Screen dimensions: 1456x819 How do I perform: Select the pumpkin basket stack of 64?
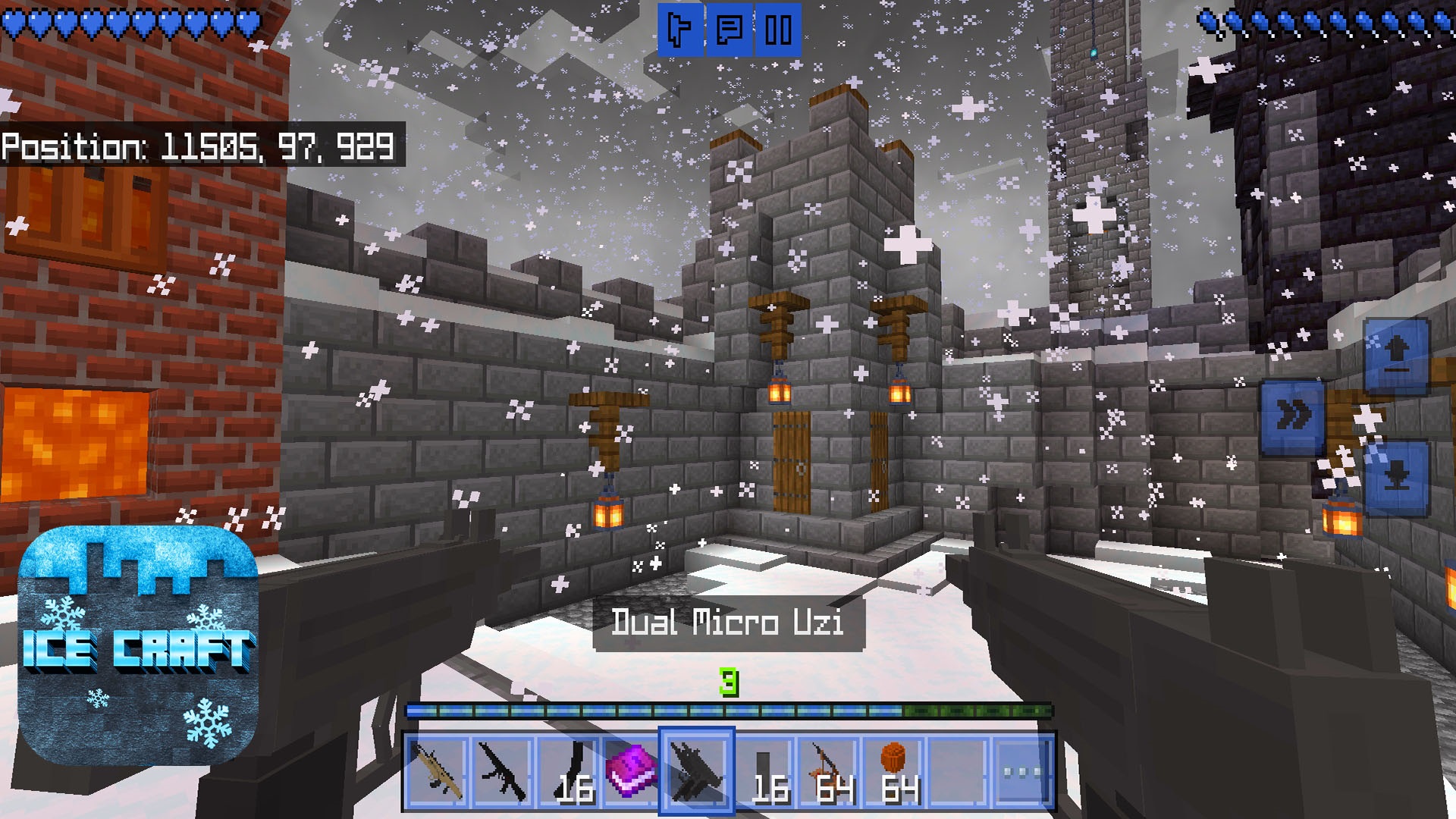[x=891, y=769]
